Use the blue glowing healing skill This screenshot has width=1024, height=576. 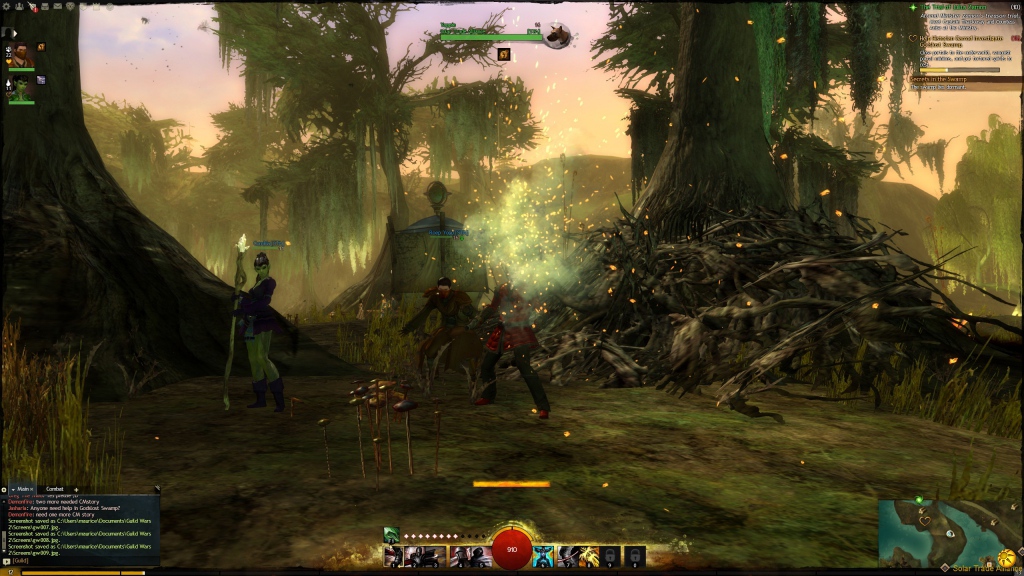point(543,556)
